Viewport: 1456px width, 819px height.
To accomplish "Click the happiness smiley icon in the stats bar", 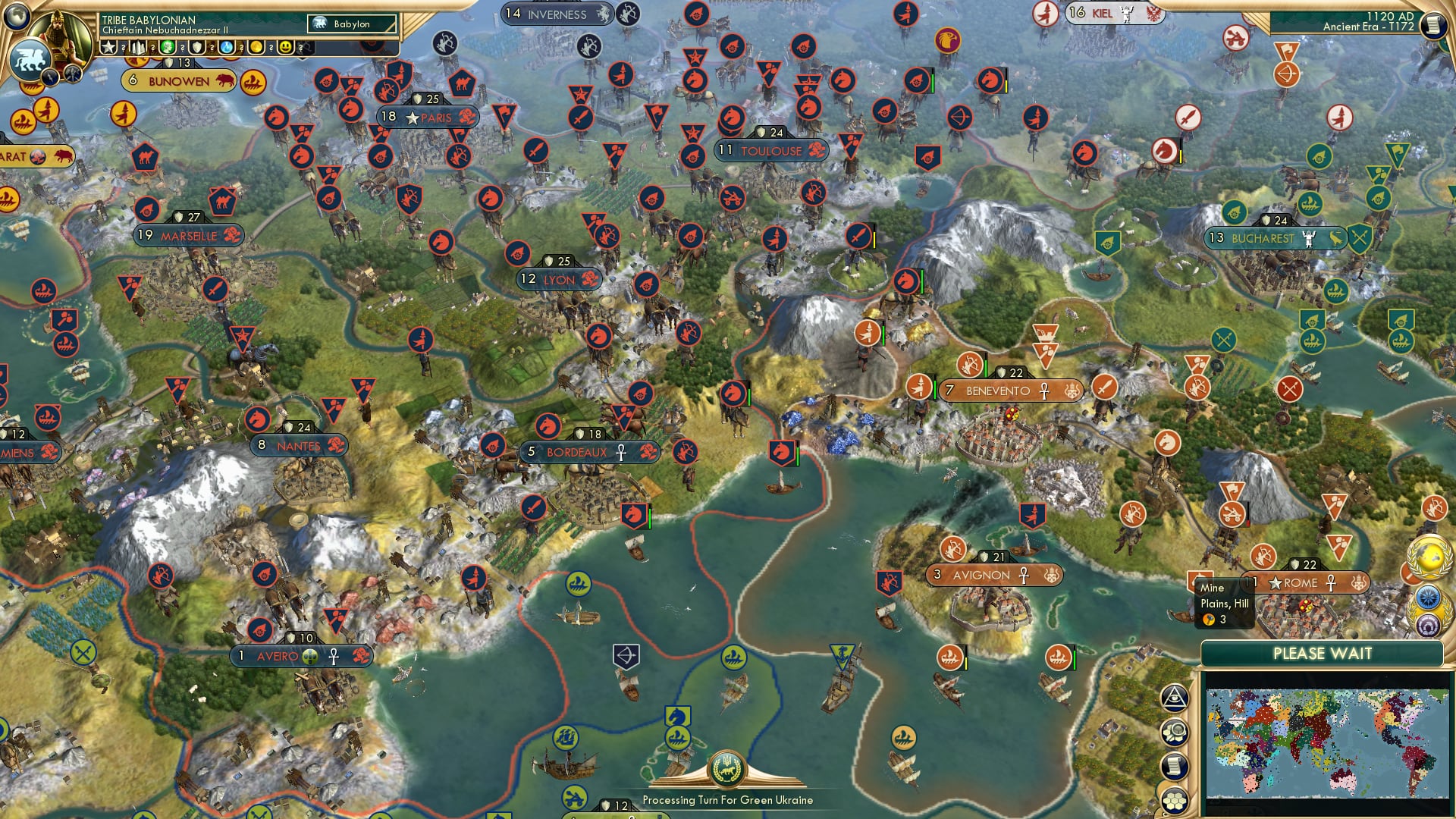I will click(285, 46).
